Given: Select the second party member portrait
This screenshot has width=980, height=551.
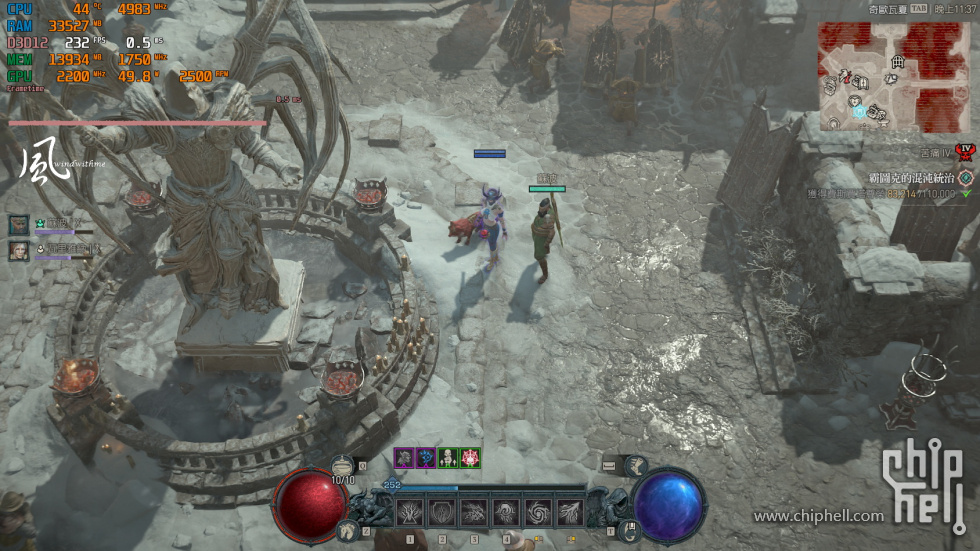Looking at the screenshot, I should point(19,250).
